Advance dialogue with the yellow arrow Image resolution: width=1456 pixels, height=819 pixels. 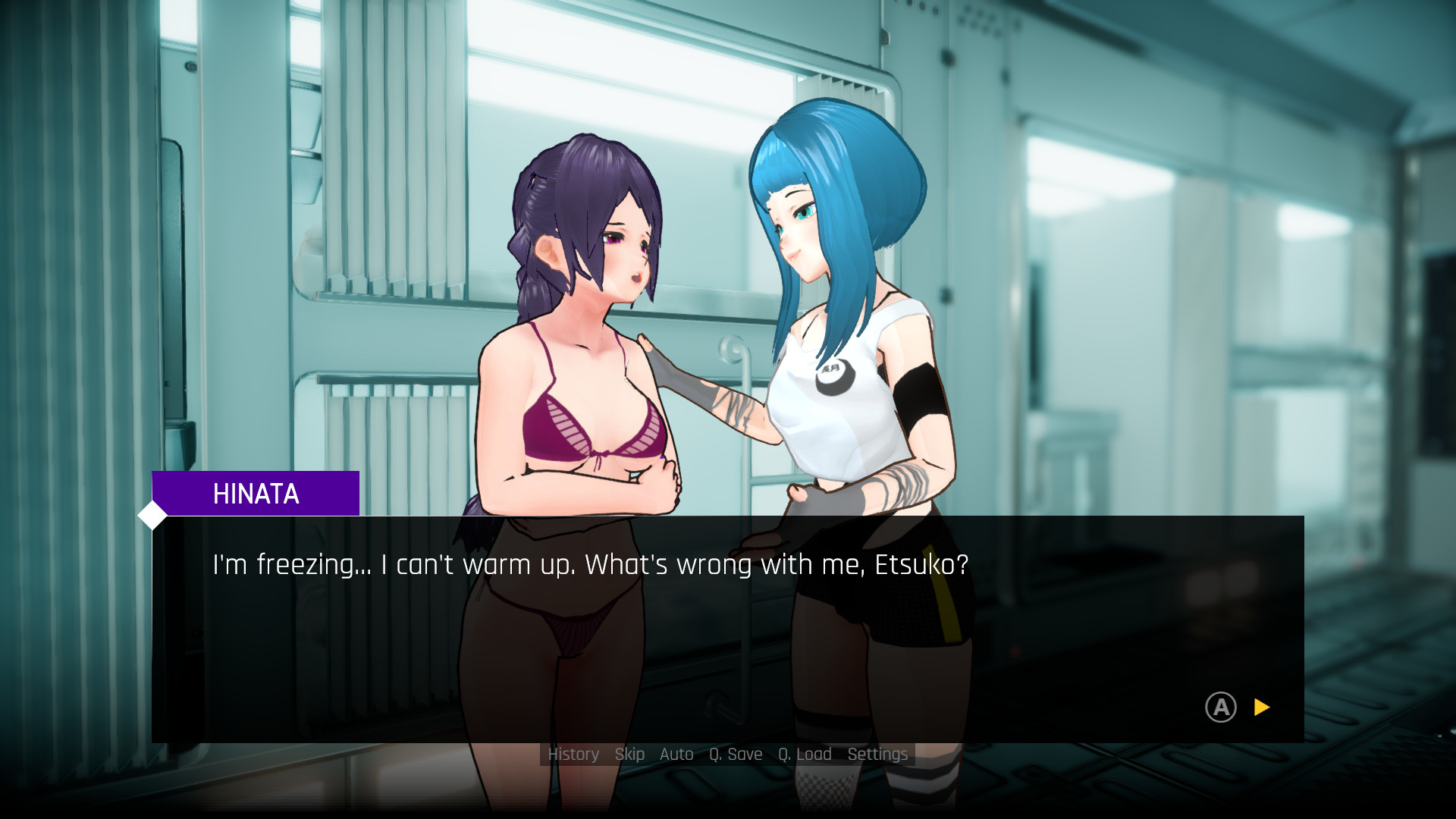tap(1262, 708)
